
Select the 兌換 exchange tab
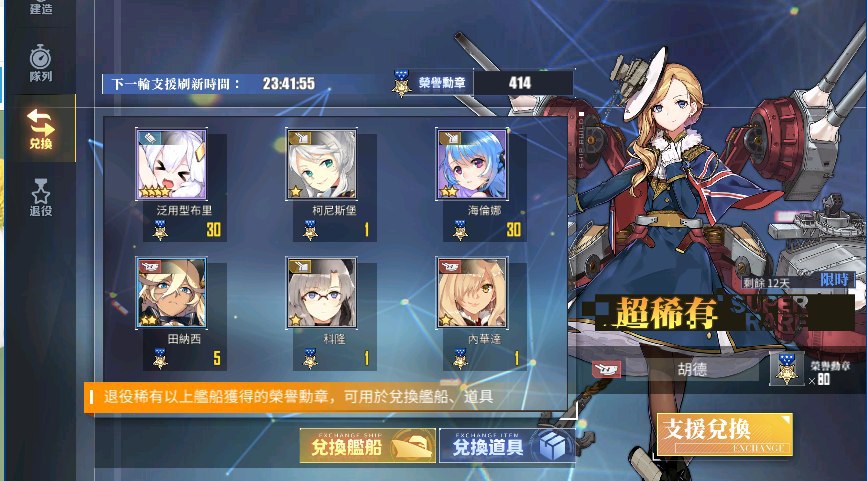pos(40,129)
